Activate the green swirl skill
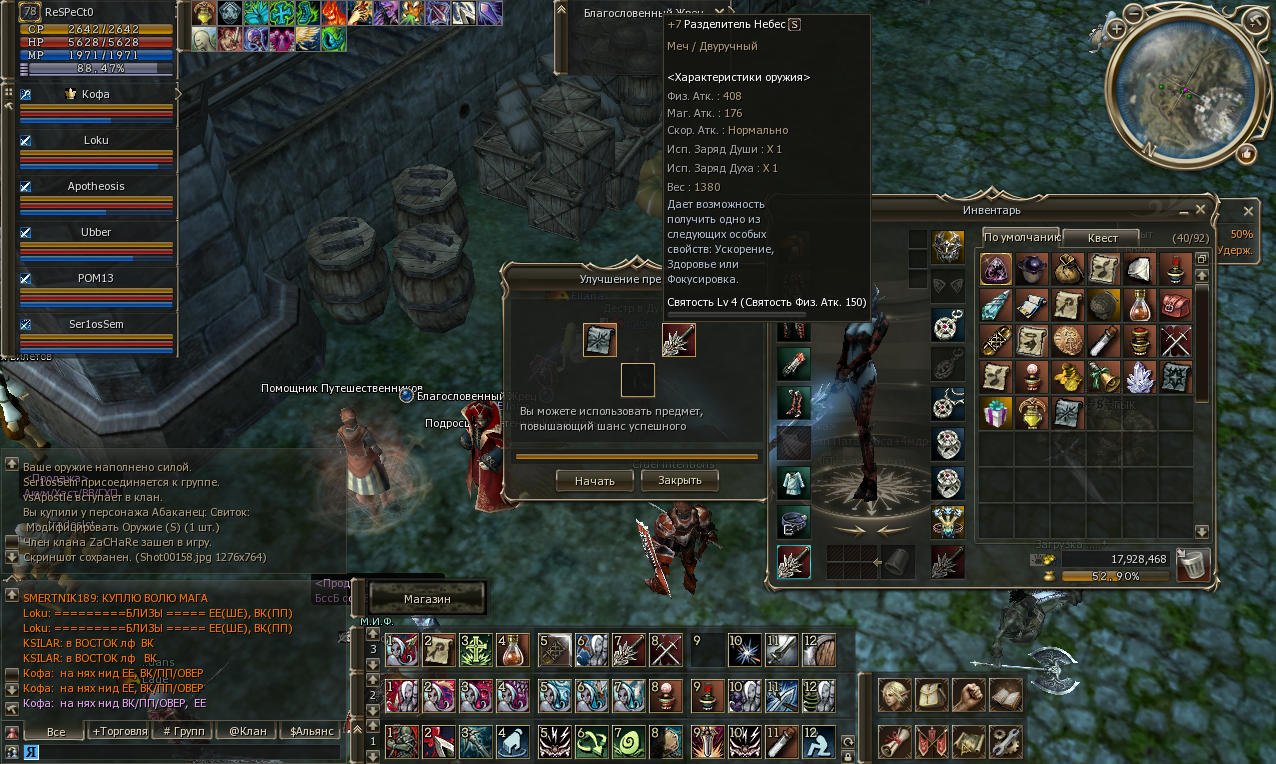 630,742
